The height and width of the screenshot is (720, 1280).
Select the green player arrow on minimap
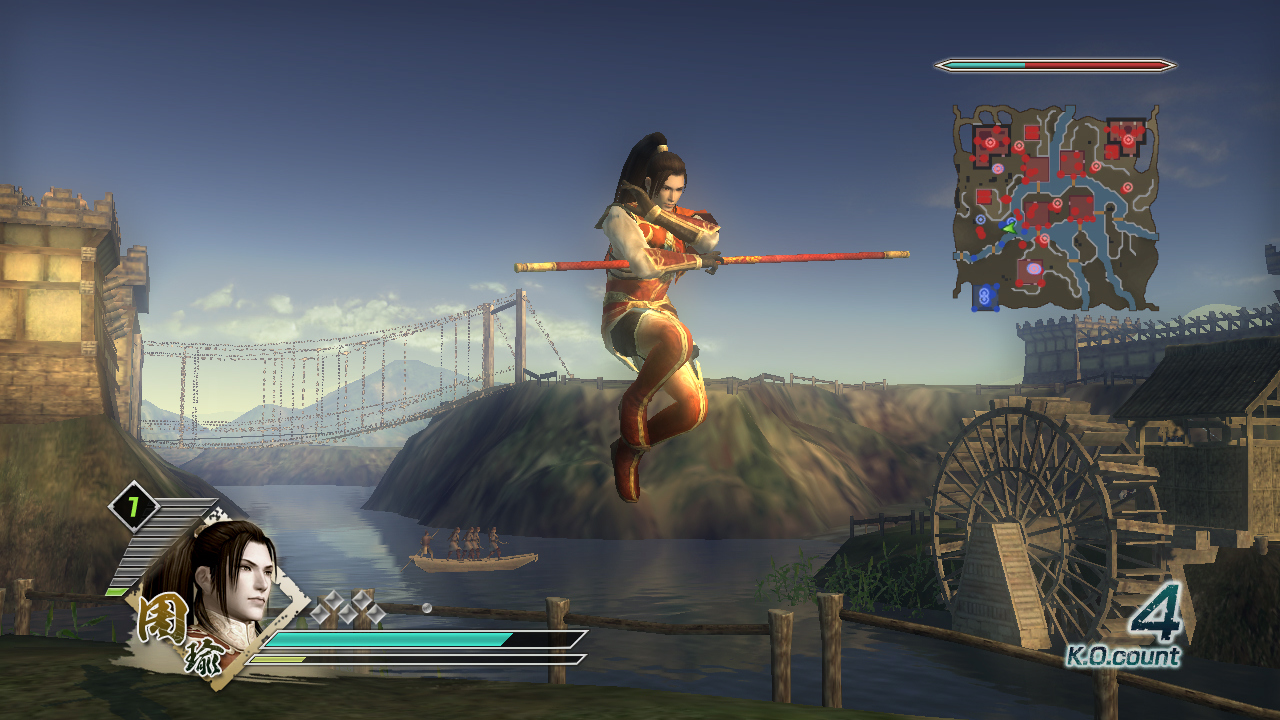[1010, 228]
